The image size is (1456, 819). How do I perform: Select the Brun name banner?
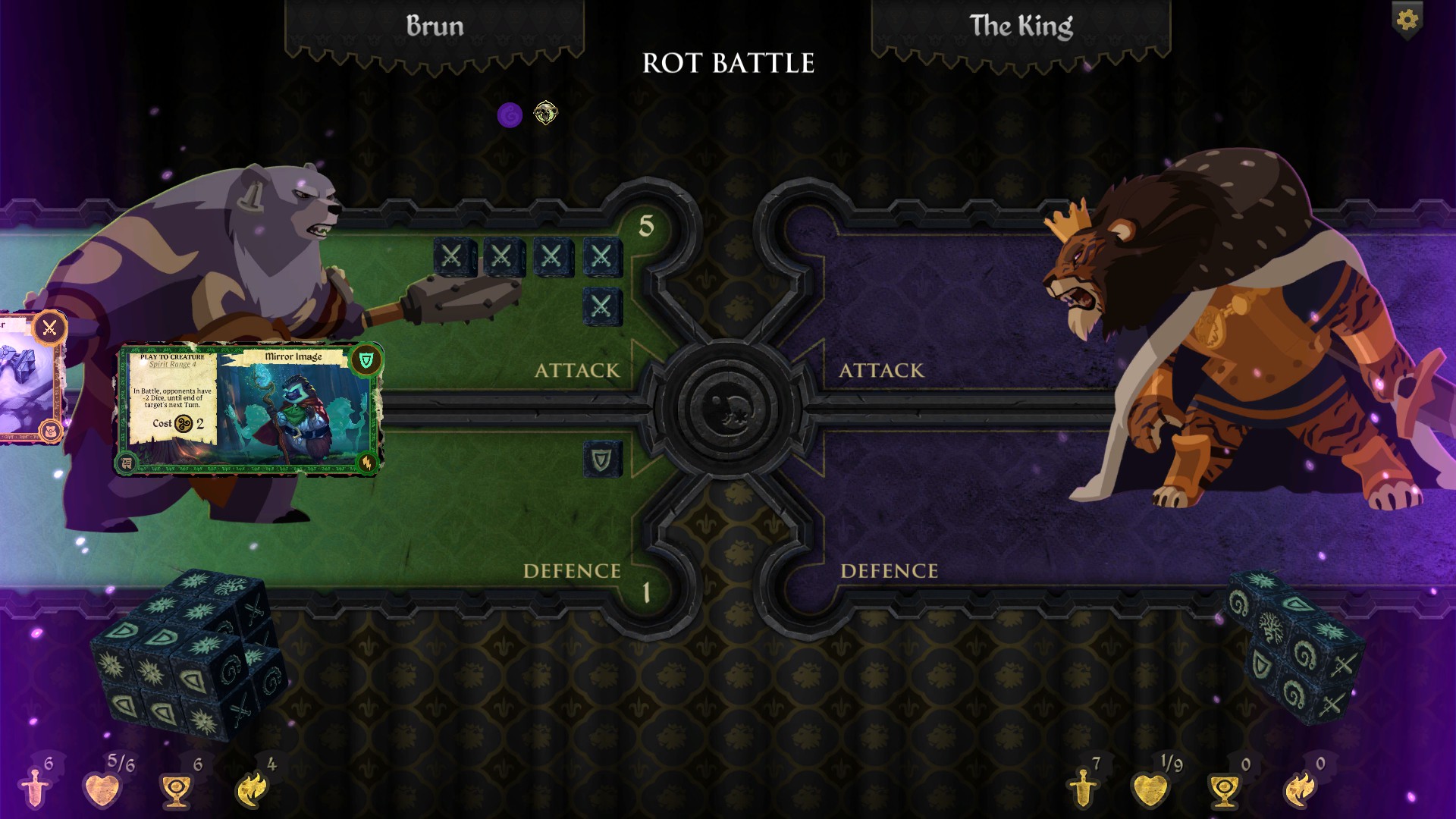[435, 27]
